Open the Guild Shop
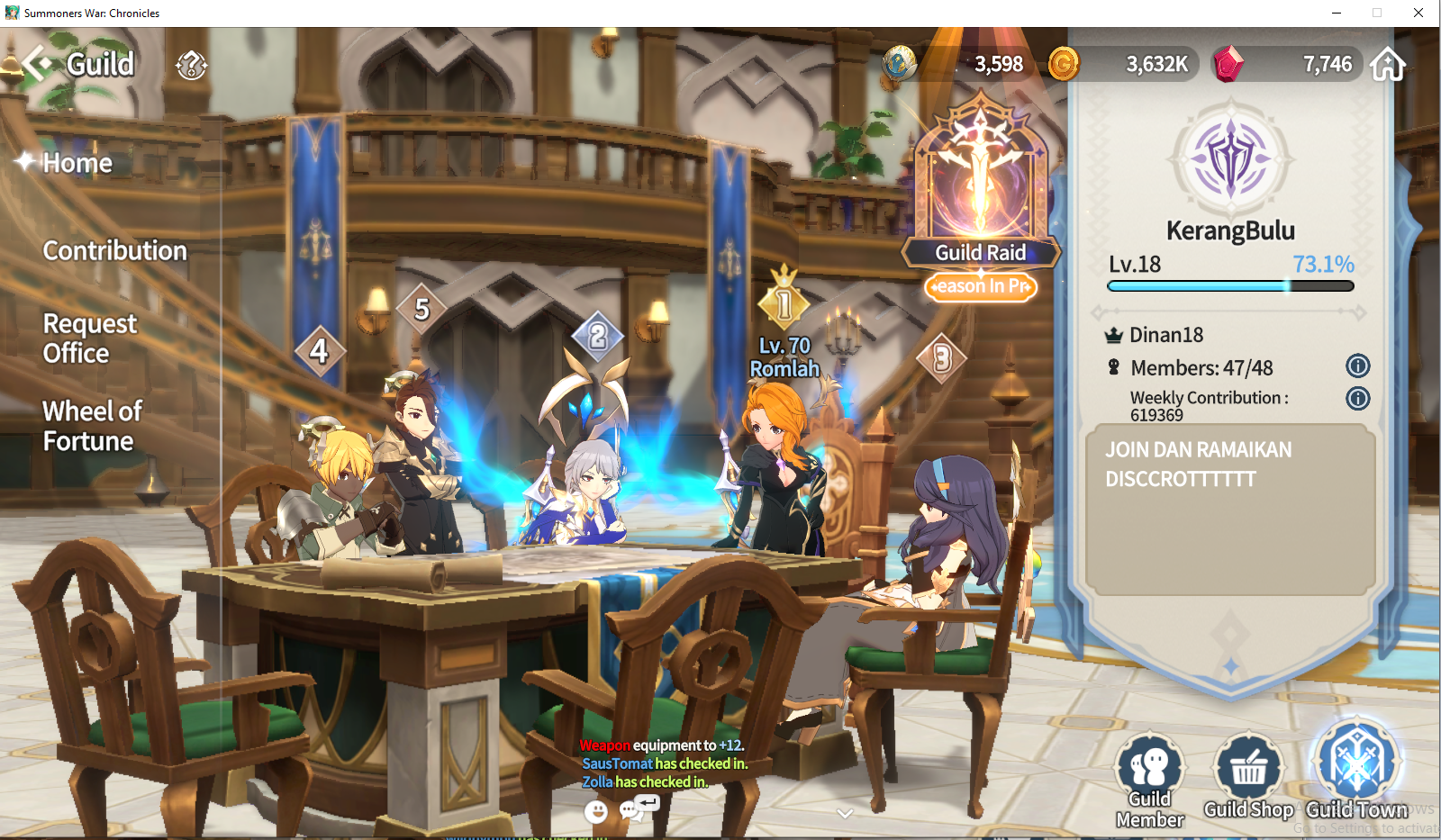Screen dimensions: 1441x840 [1248, 778]
